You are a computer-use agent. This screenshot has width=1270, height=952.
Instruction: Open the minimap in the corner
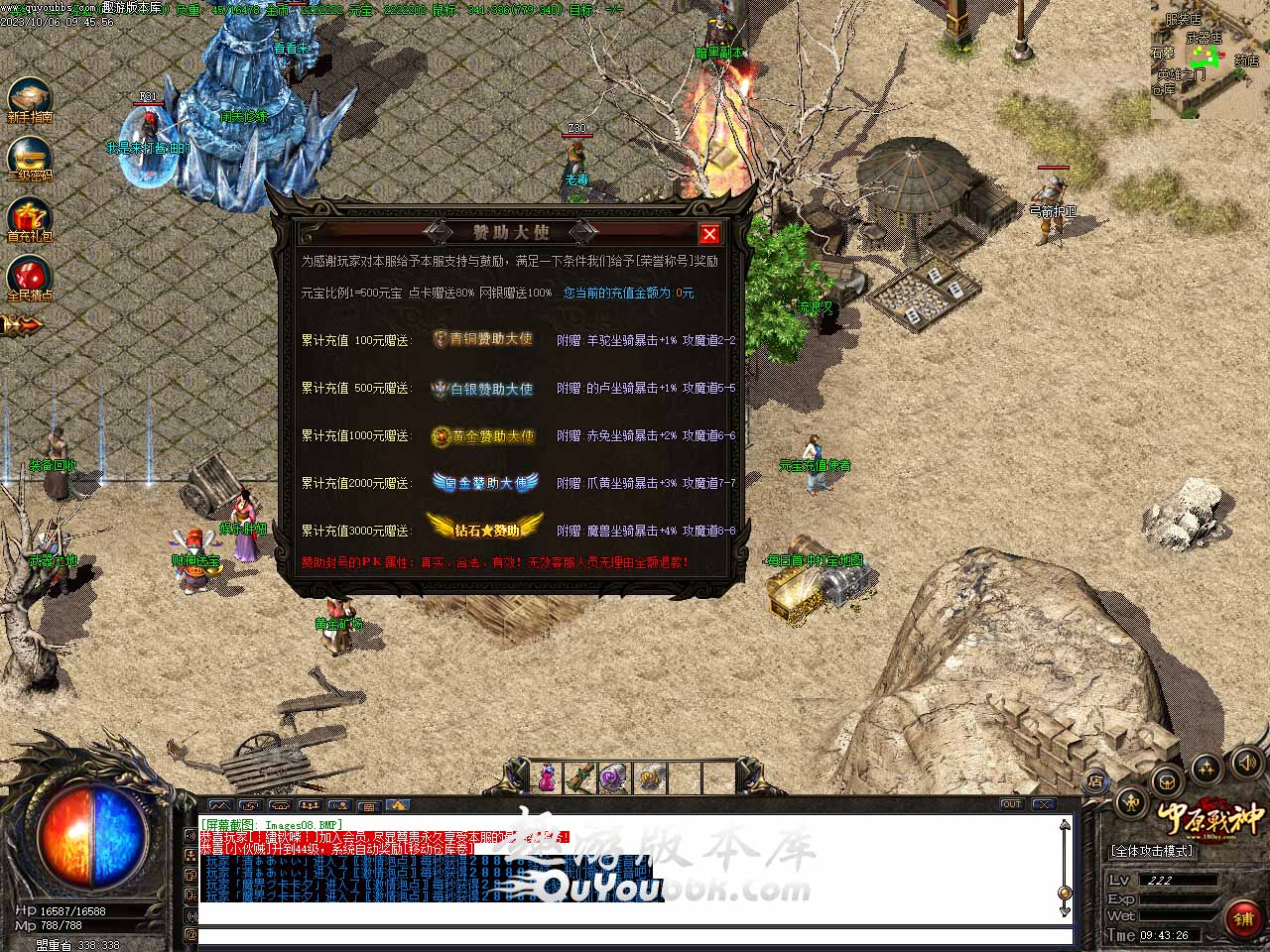1208,61
